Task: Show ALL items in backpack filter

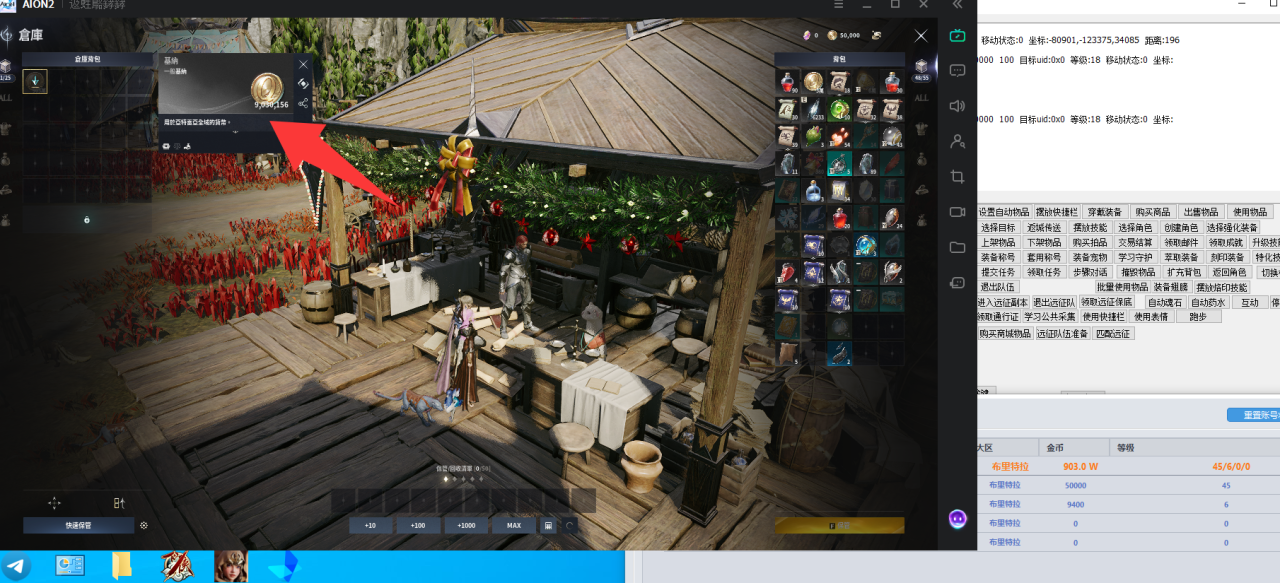Action: [x=921, y=97]
